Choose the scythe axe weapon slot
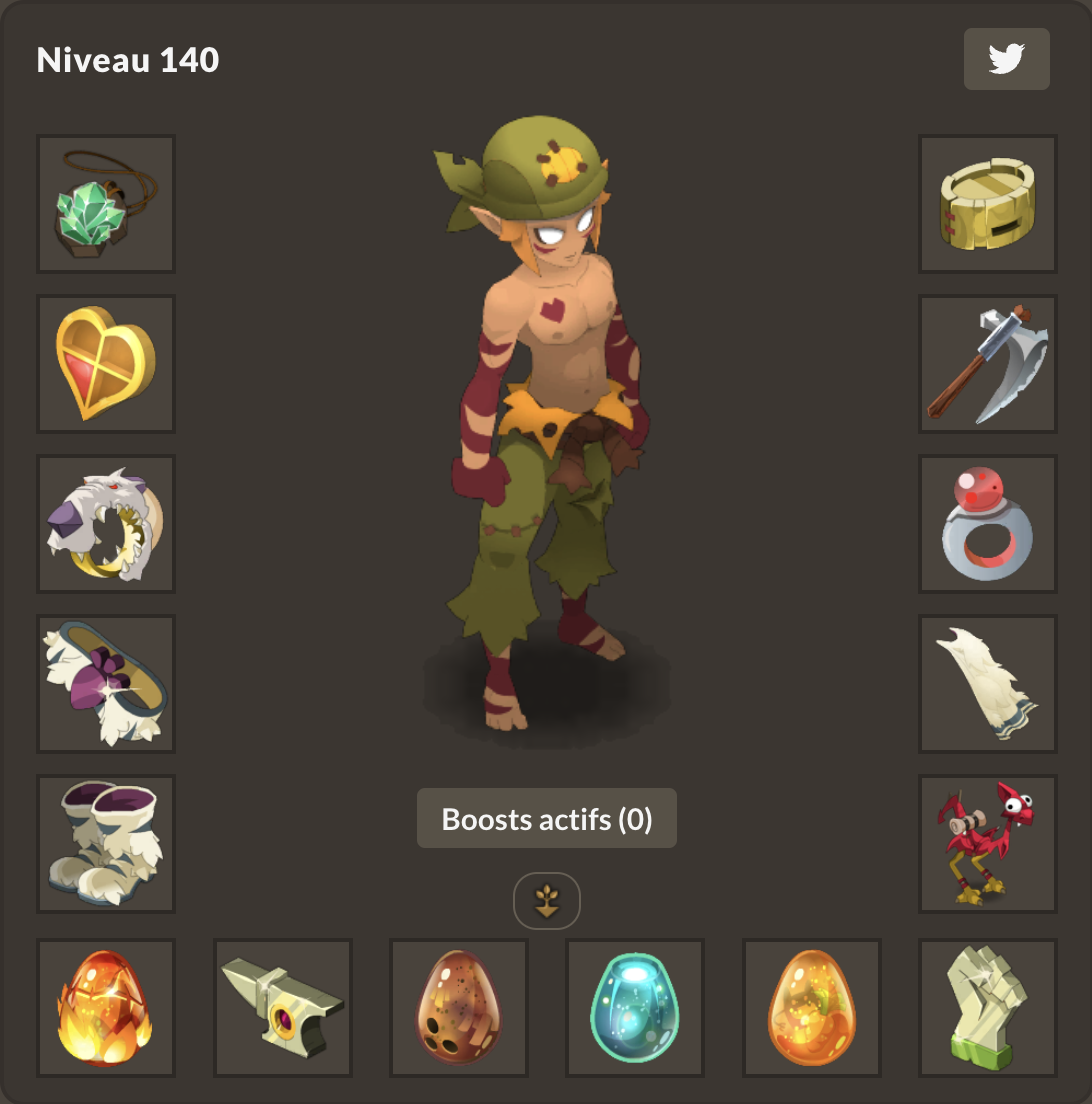The image size is (1092, 1104). point(987,364)
